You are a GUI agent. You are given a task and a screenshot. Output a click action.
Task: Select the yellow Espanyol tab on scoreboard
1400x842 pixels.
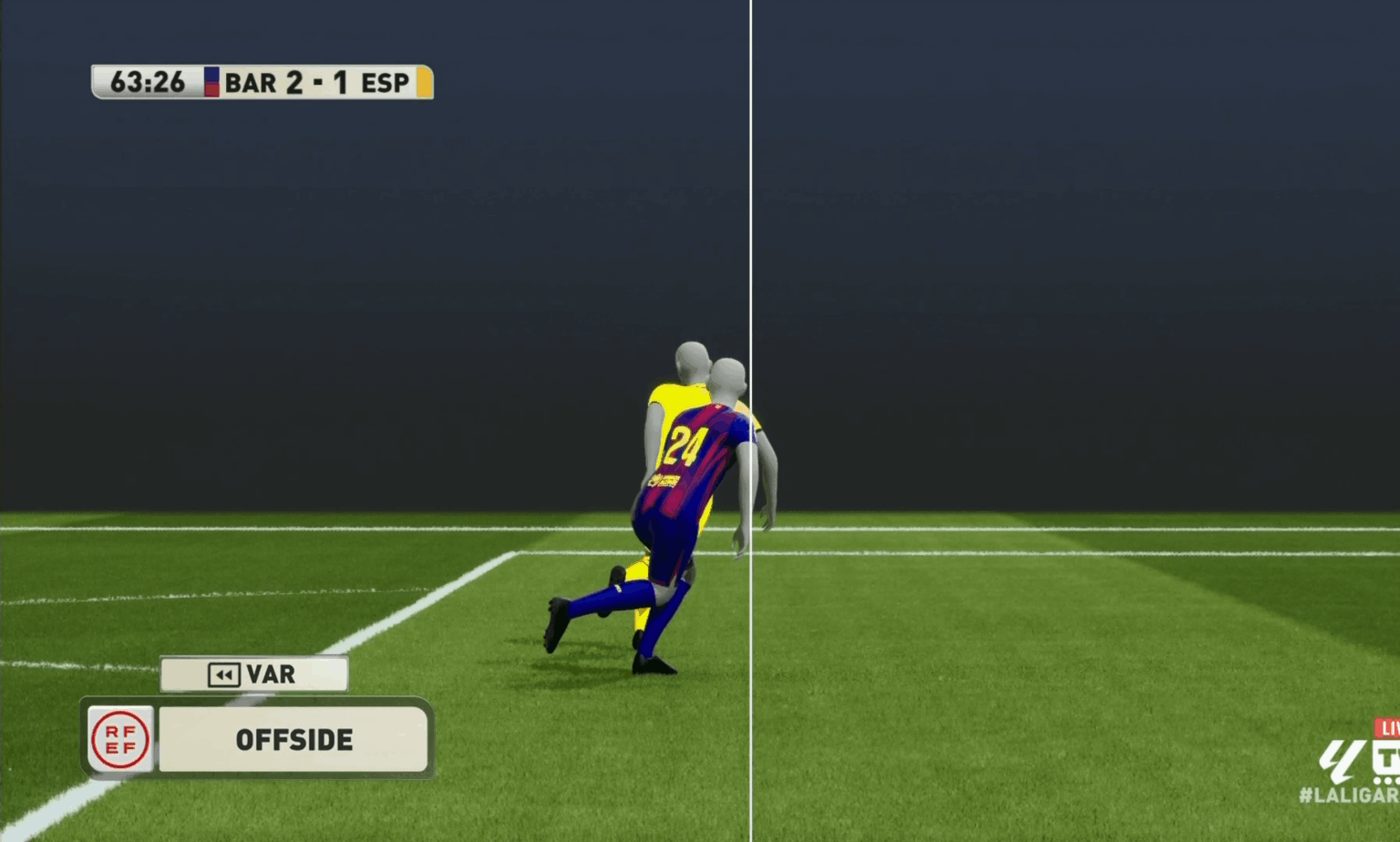[x=423, y=82]
